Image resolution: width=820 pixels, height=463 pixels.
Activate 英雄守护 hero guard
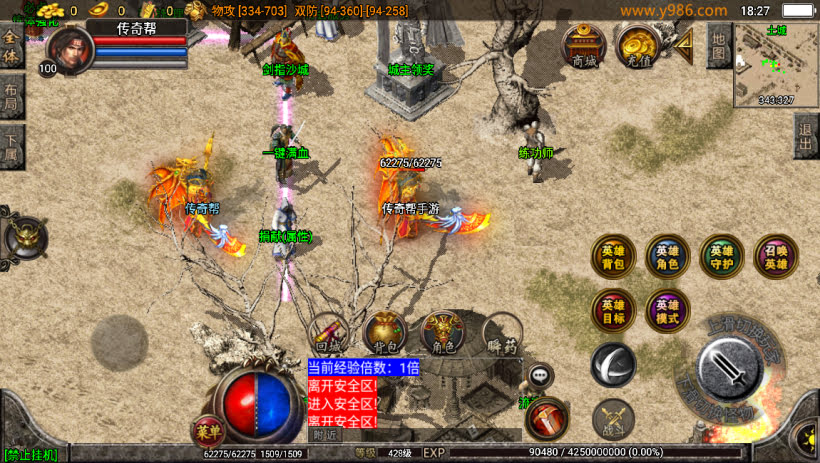click(721, 257)
